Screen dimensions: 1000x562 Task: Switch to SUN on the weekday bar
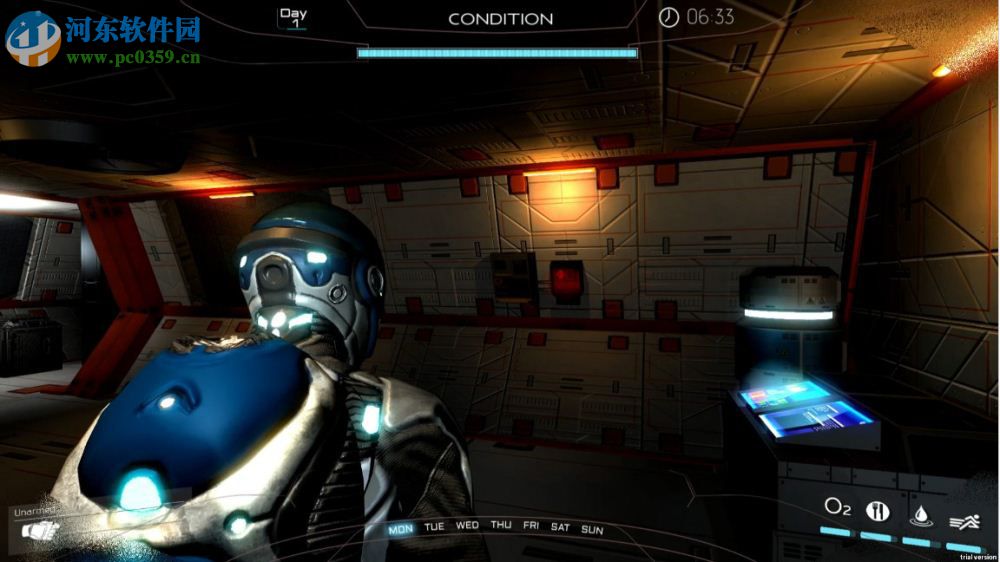tap(592, 529)
